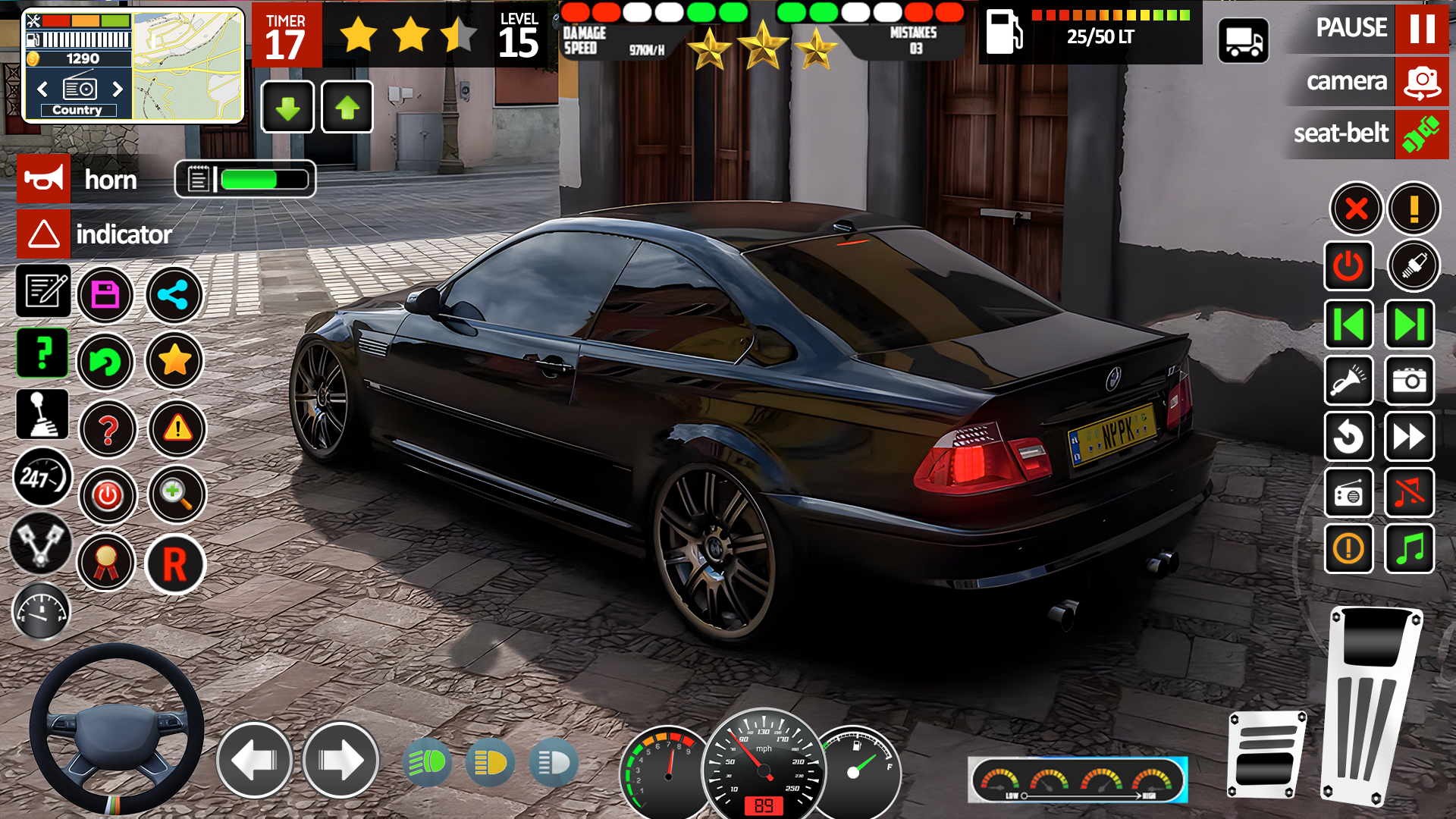Mute the music with crossed-note icon
The height and width of the screenshot is (819, 1456).
point(1410,493)
